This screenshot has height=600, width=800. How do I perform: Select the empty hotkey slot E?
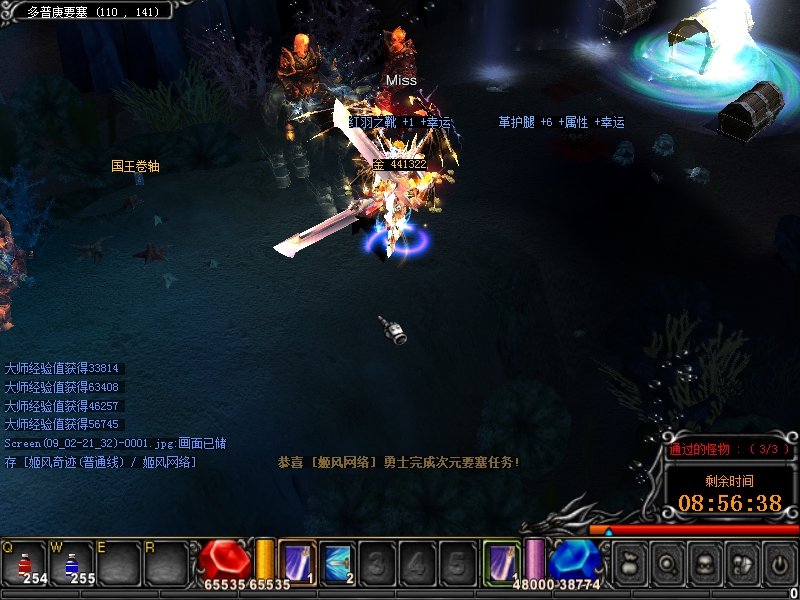coord(119,563)
